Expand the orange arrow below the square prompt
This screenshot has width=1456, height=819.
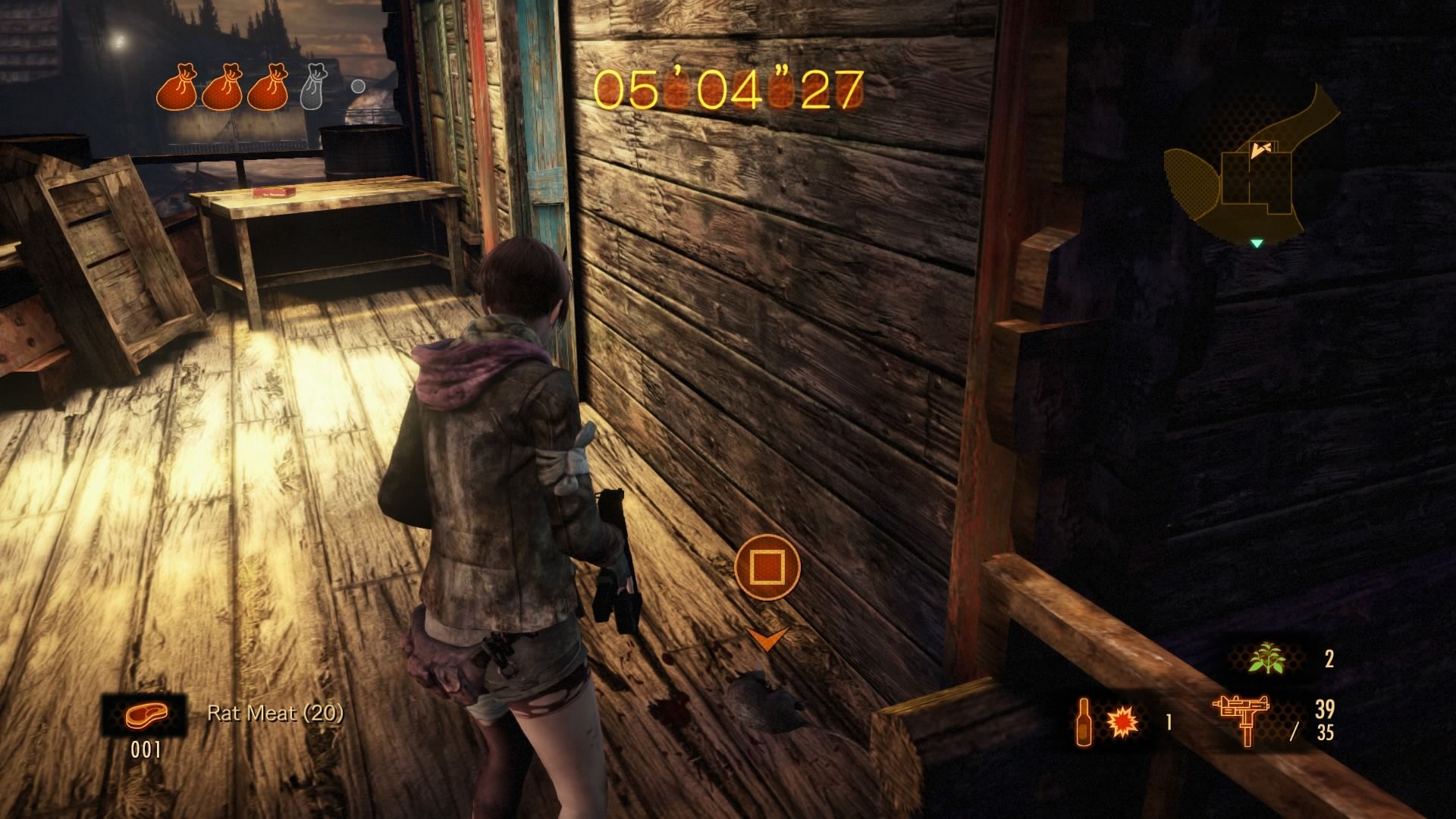pyautogui.click(x=769, y=641)
